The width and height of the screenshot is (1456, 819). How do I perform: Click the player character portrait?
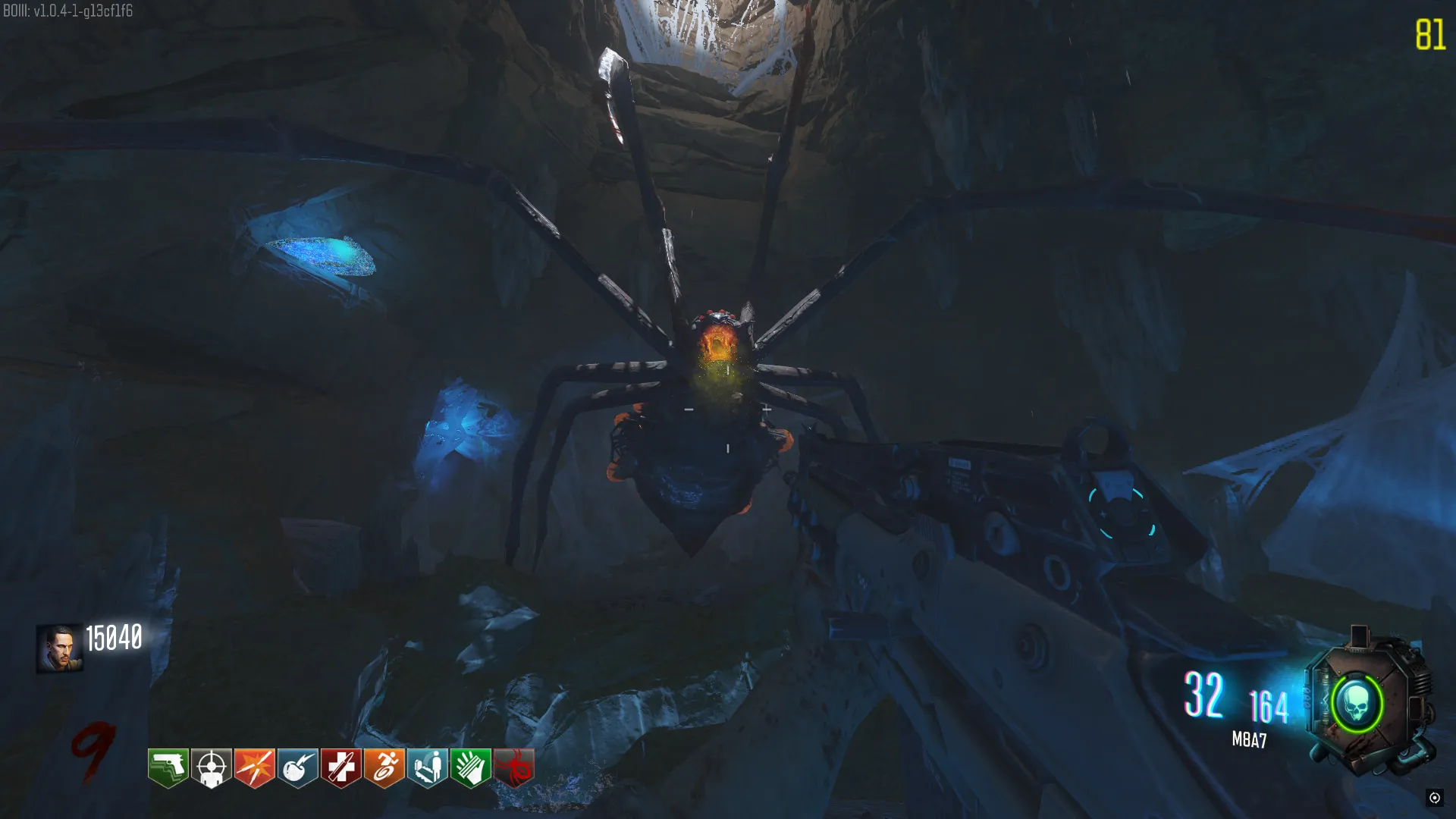click(x=59, y=648)
